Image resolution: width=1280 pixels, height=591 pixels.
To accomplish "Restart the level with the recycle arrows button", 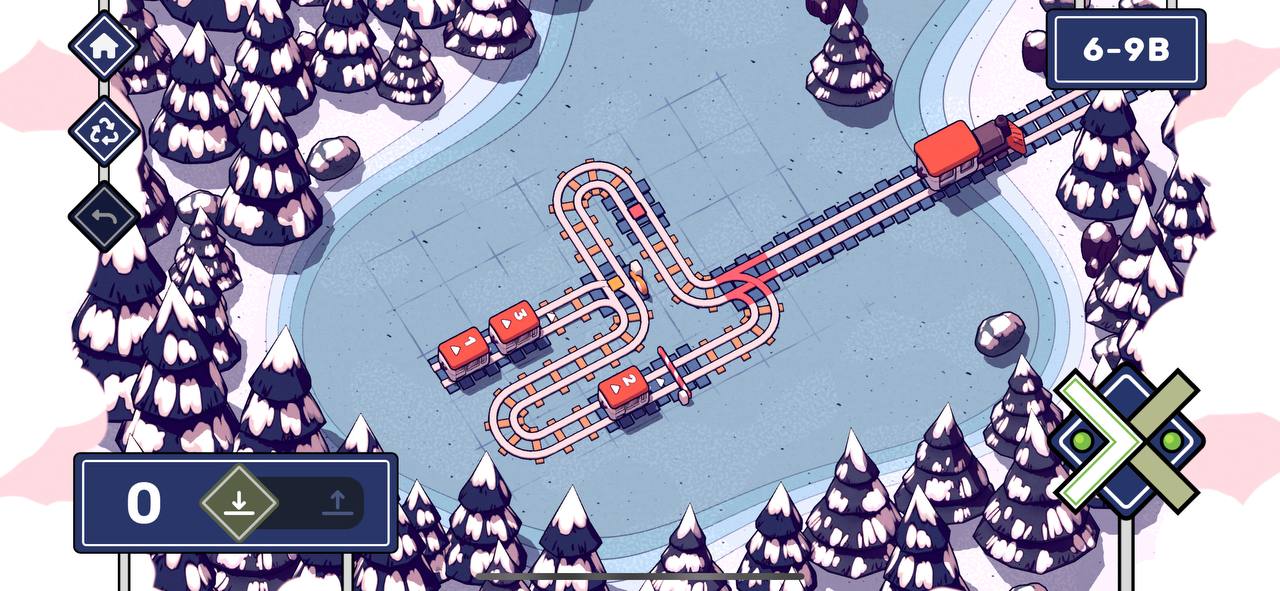I will (103, 132).
